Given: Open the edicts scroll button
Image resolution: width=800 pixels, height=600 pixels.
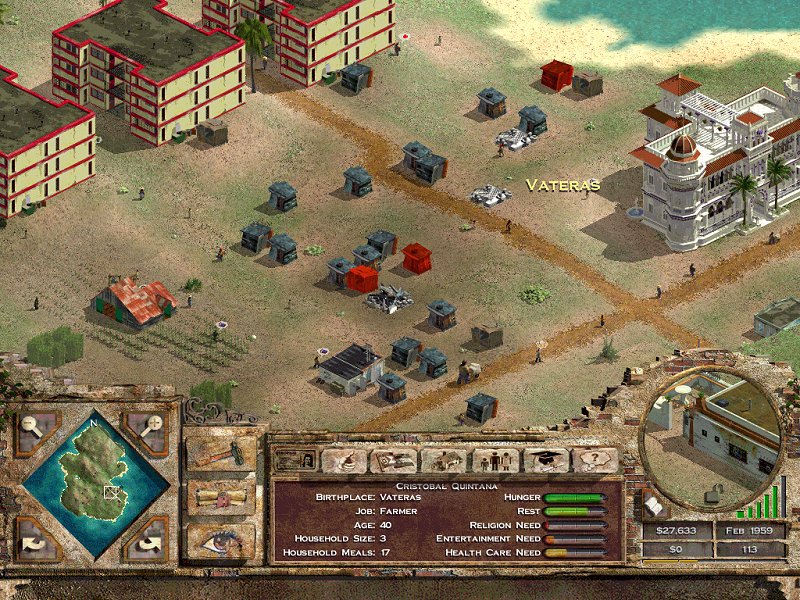Looking at the screenshot, I should (221, 496).
